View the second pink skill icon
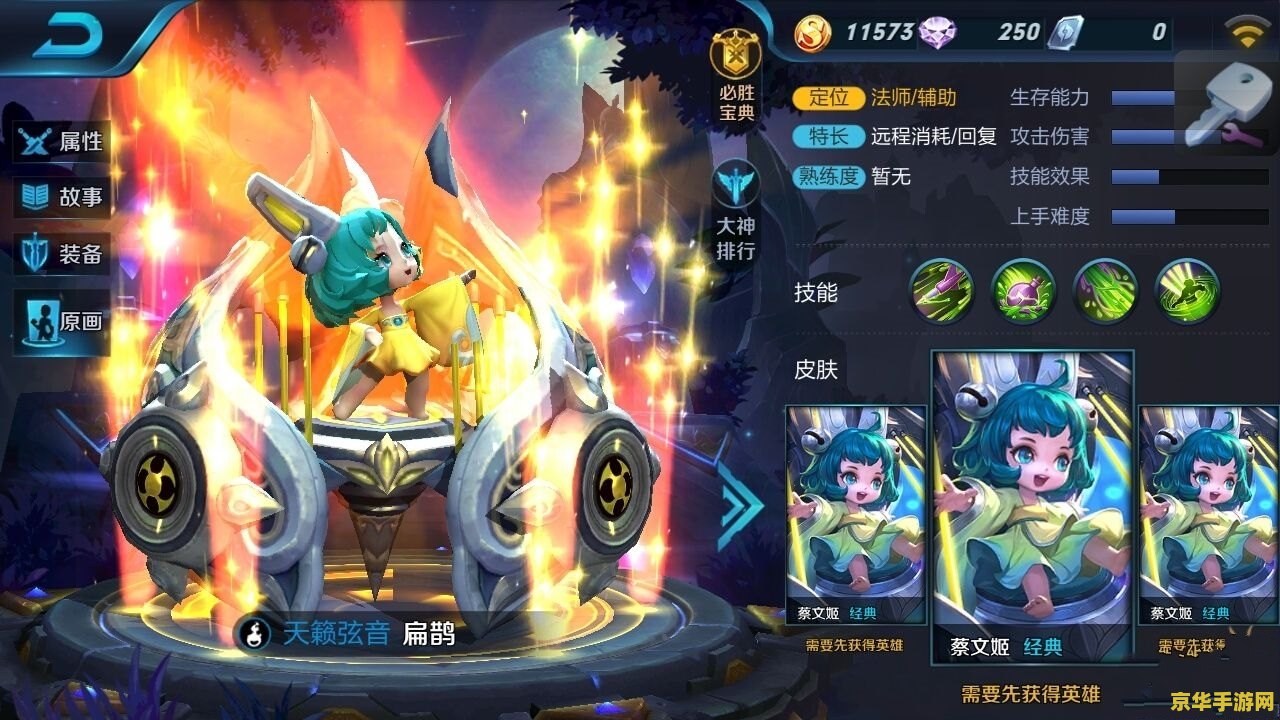 click(1022, 294)
